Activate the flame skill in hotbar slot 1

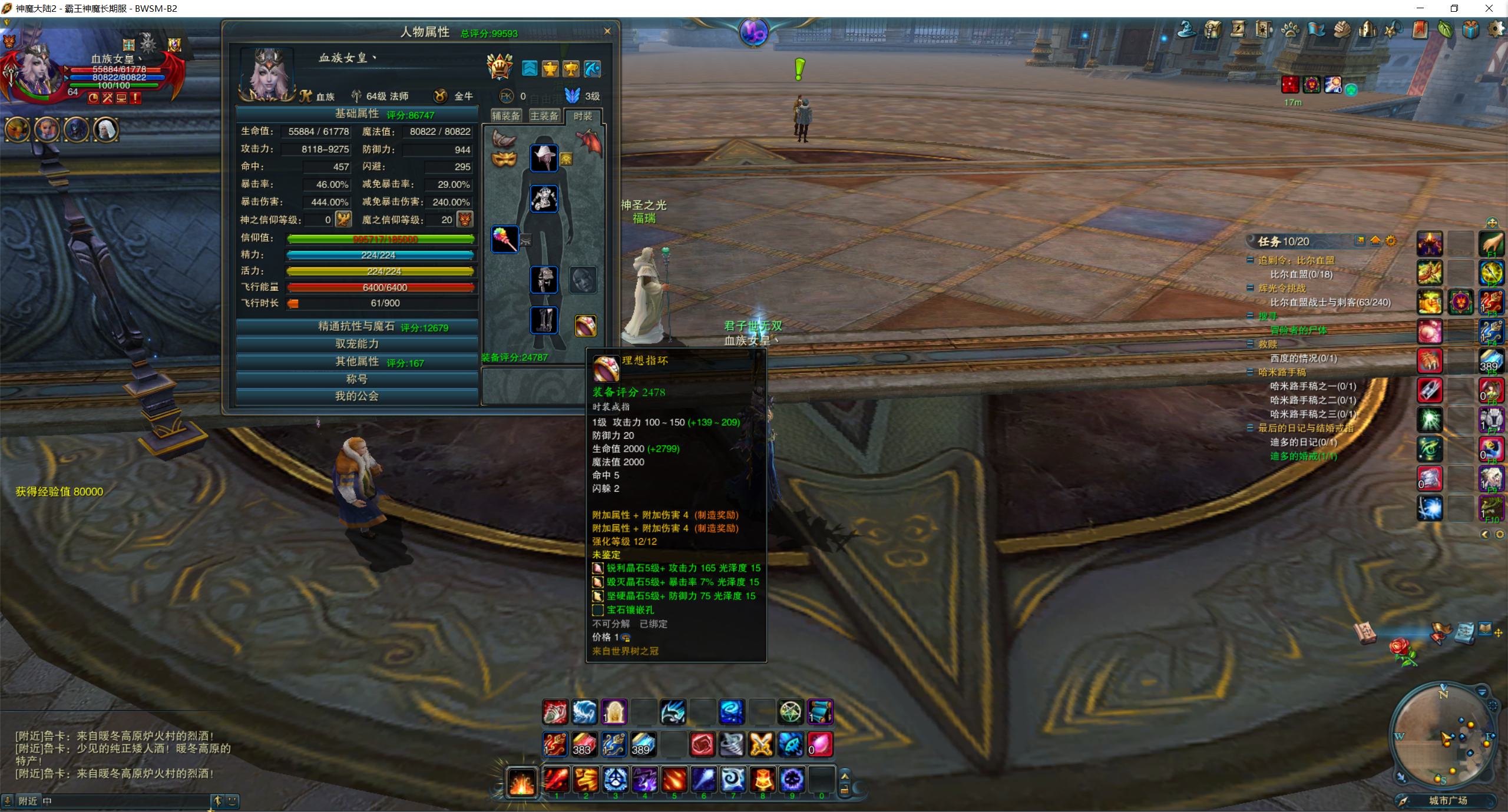556,780
